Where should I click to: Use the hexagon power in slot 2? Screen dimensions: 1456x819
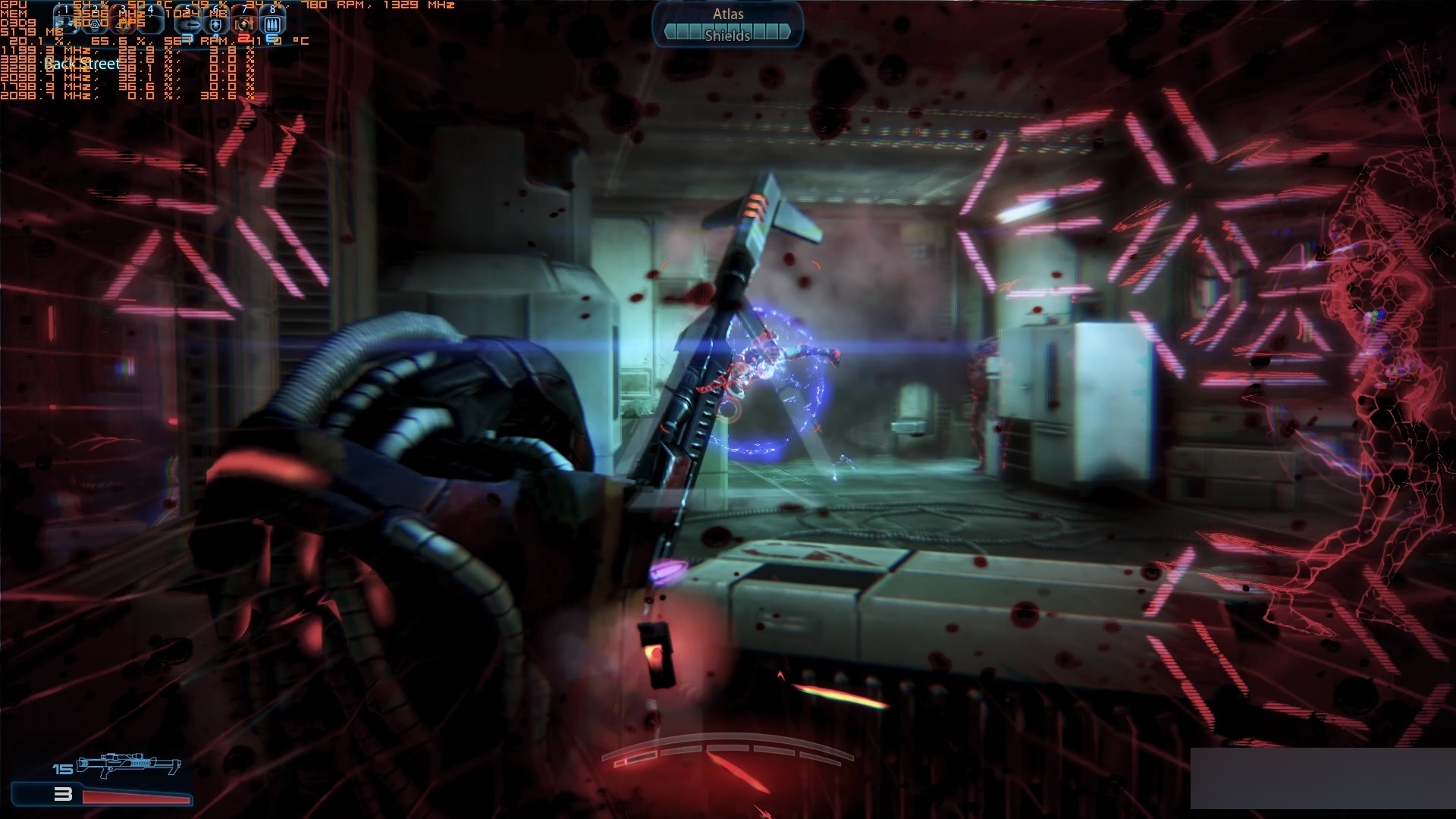click(95, 23)
